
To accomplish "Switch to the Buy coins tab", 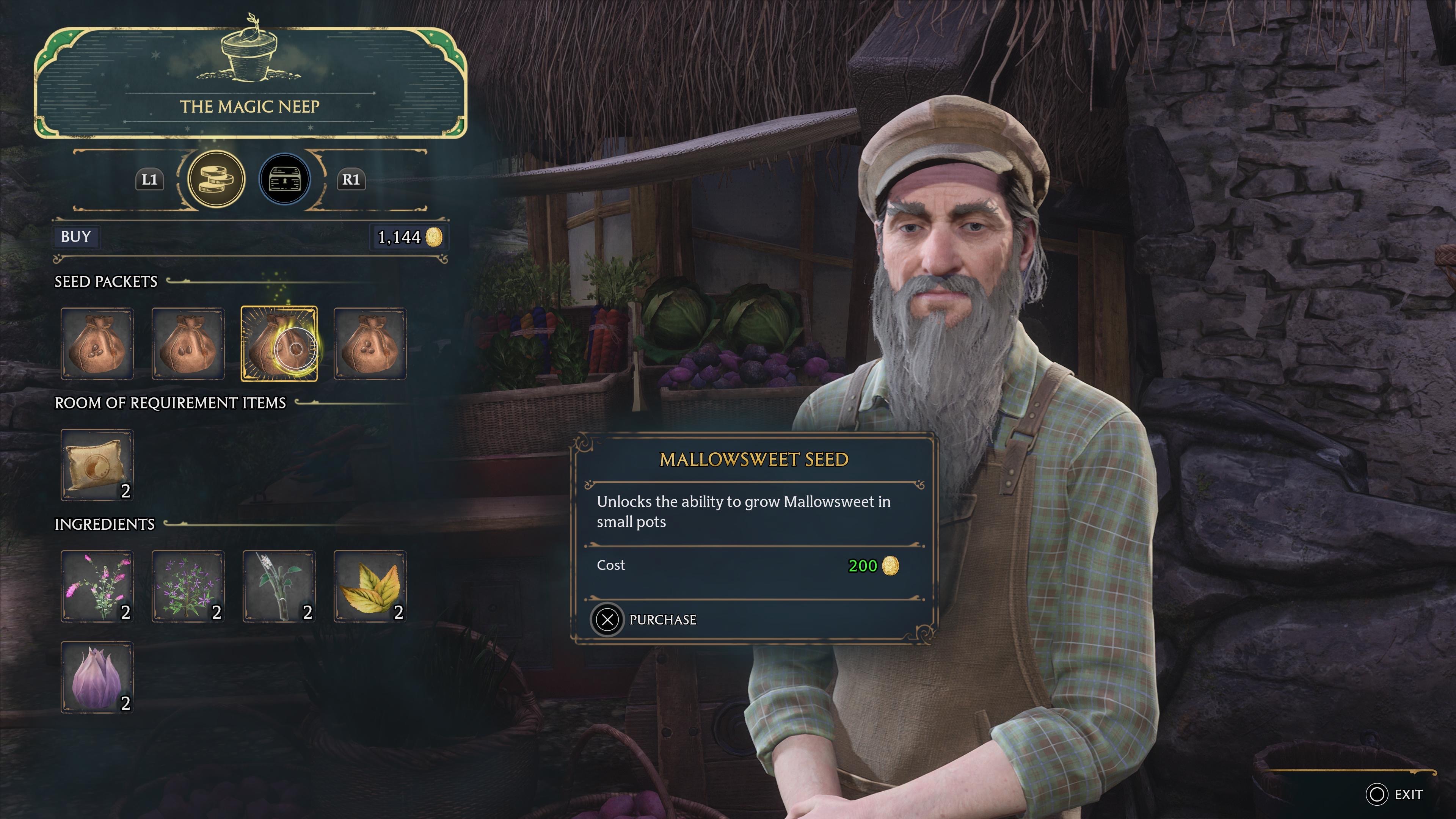I will coord(216,180).
